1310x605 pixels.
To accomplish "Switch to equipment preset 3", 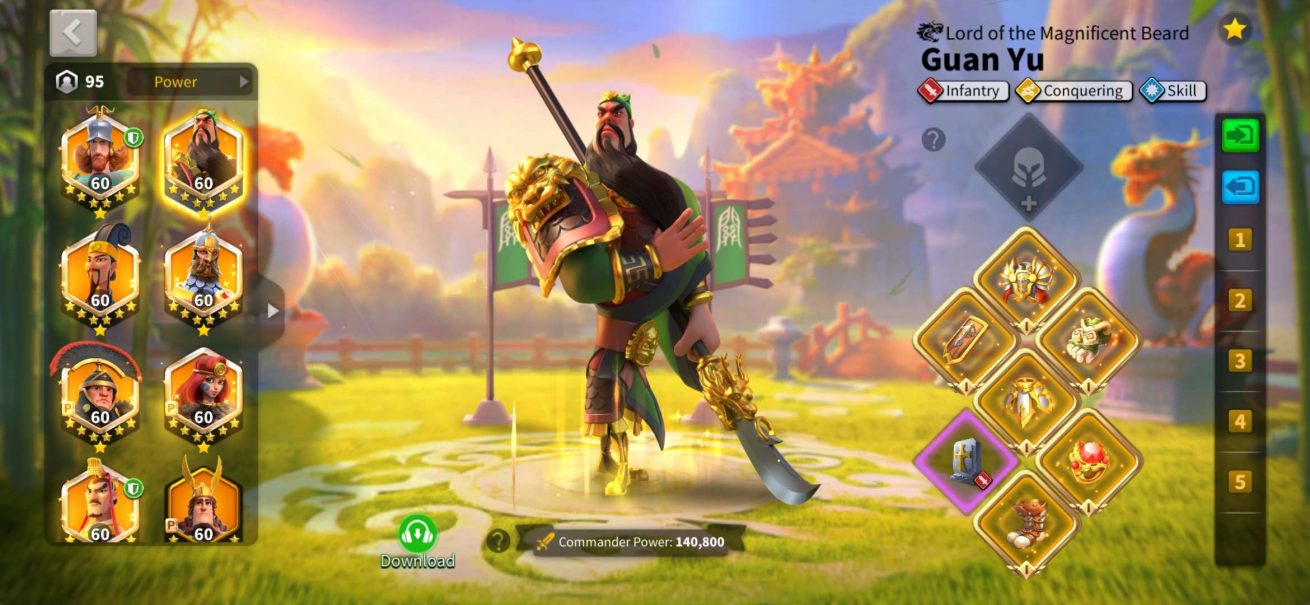I will click(1240, 361).
